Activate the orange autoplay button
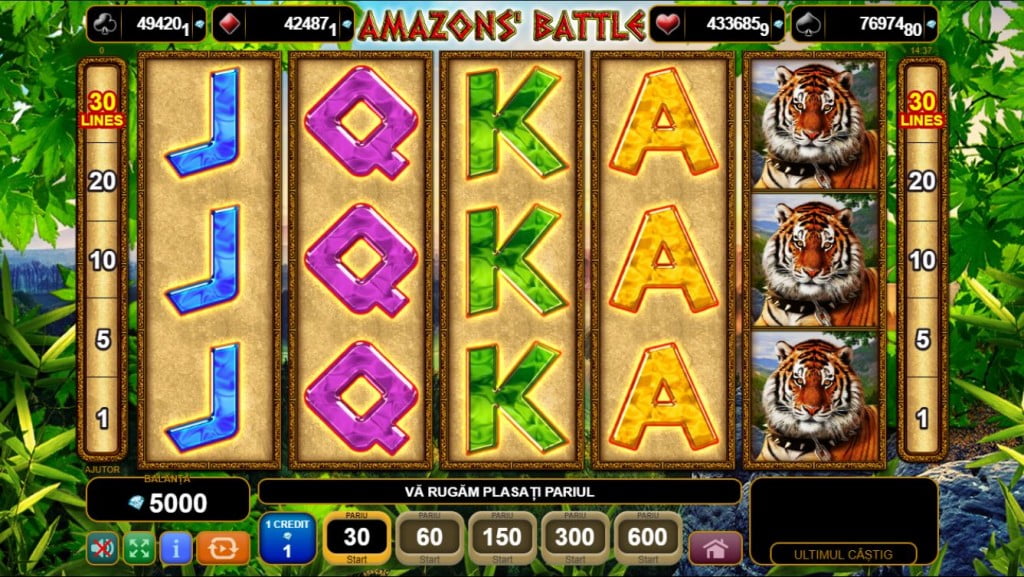This screenshot has width=1024, height=577. [222, 547]
